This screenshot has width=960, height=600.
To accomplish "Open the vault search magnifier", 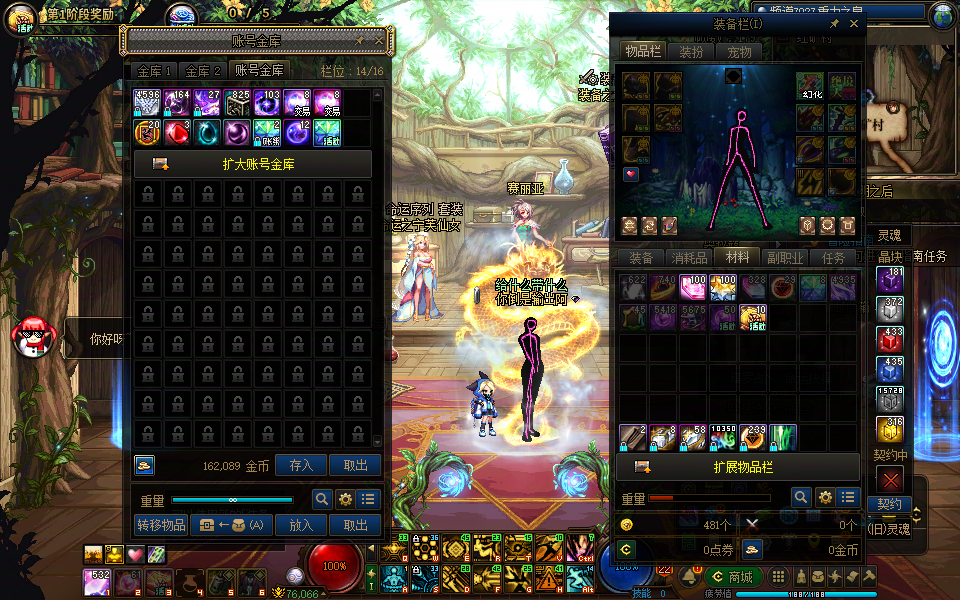I will (322, 499).
